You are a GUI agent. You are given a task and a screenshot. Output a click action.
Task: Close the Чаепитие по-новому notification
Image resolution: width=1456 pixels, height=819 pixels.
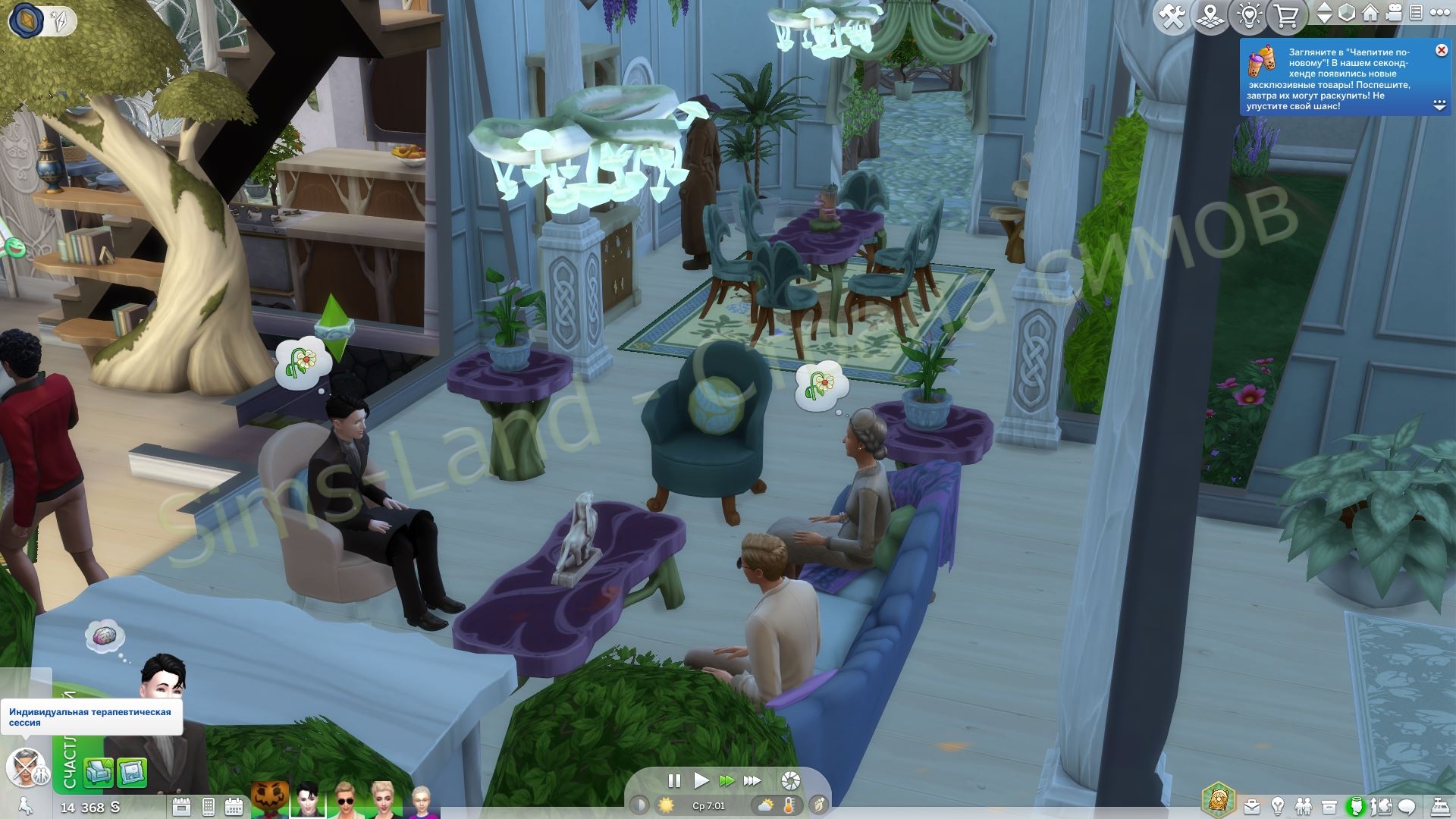[1441, 50]
